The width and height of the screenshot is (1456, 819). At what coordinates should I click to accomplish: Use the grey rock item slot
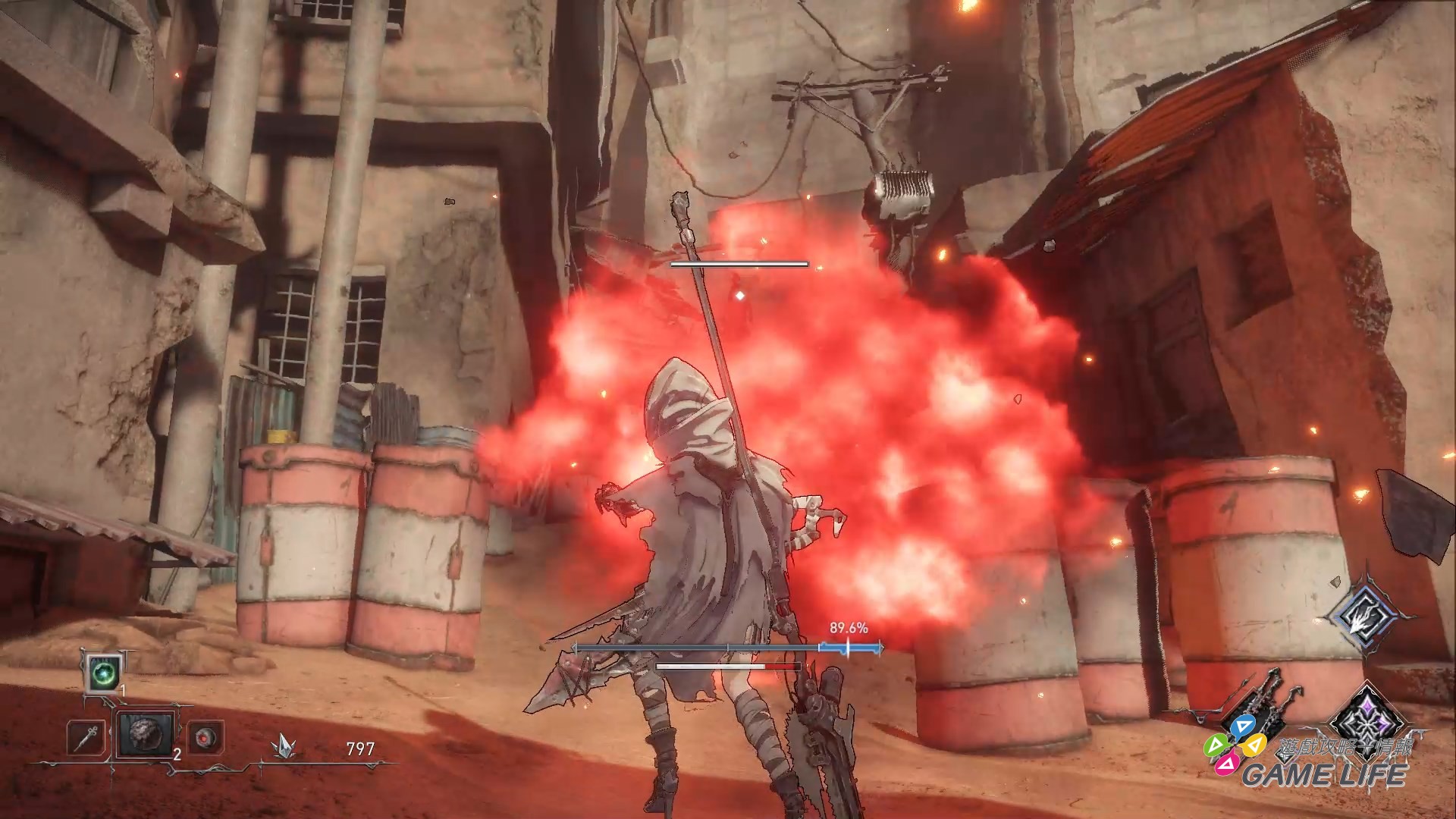145,734
